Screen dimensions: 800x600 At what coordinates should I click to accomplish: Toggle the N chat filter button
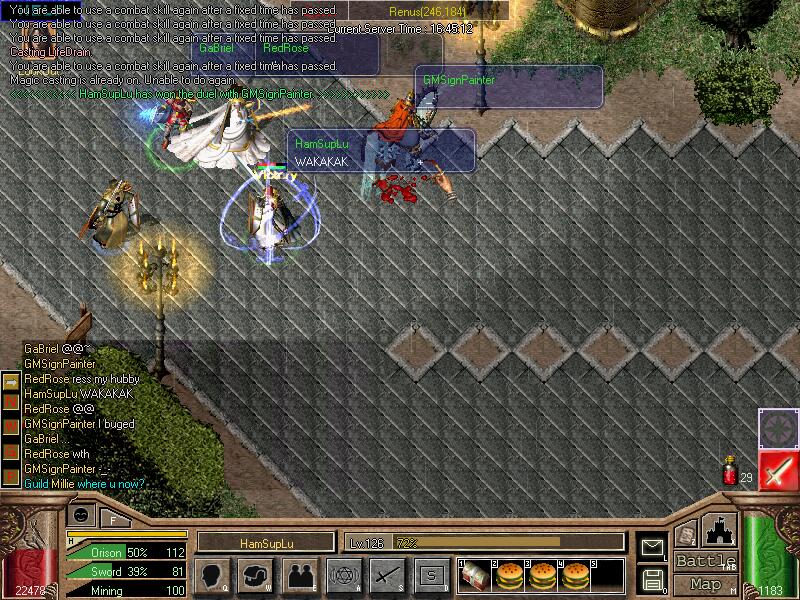pyautogui.click(x=11, y=402)
